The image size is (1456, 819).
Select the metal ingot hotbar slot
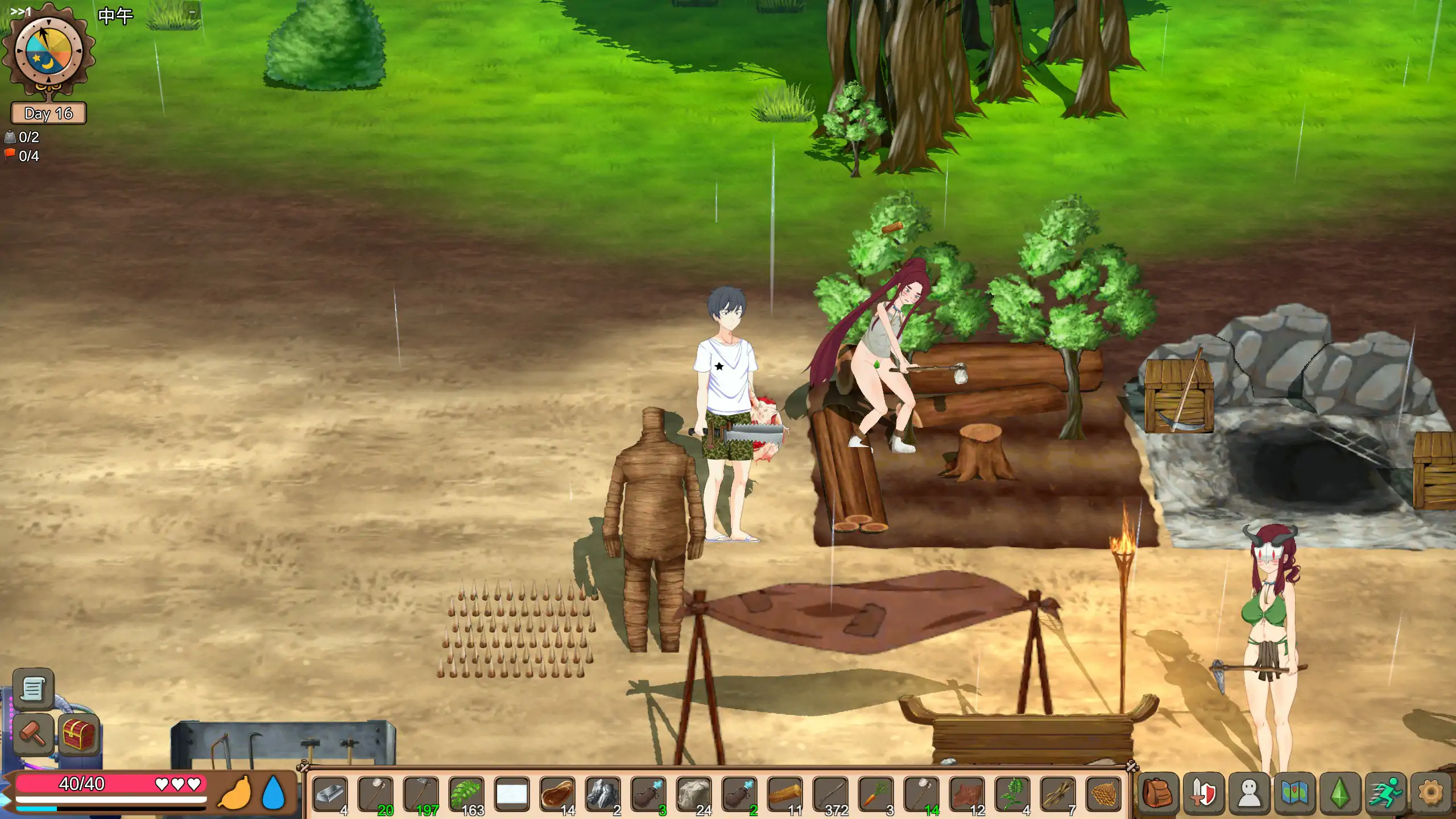point(330,794)
